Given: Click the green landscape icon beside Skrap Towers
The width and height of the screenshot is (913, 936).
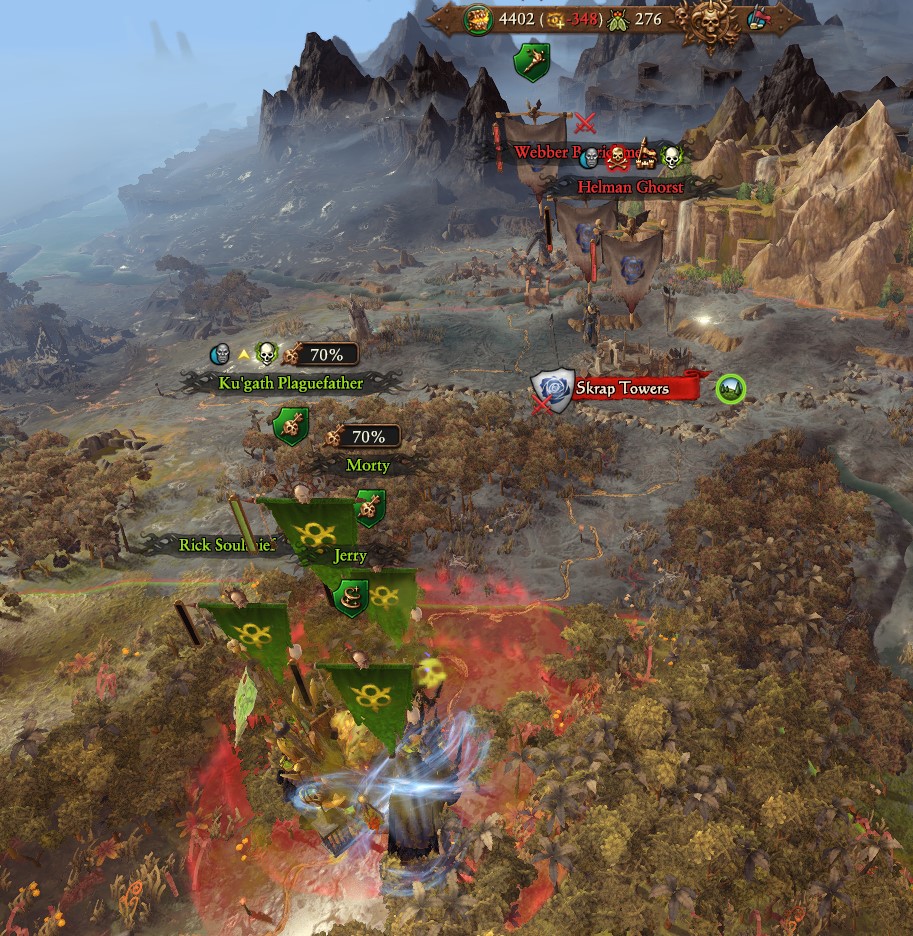Looking at the screenshot, I should (x=731, y=389).
